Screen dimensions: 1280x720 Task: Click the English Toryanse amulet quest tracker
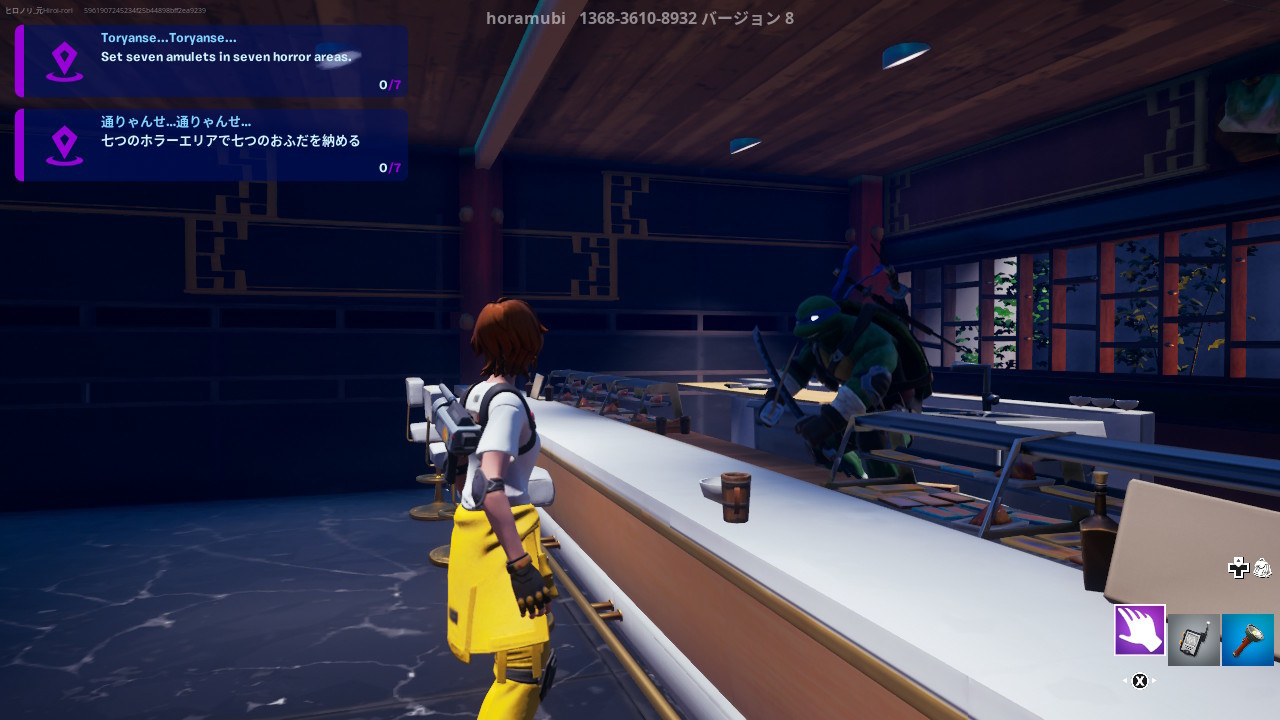tap(212, 61)
